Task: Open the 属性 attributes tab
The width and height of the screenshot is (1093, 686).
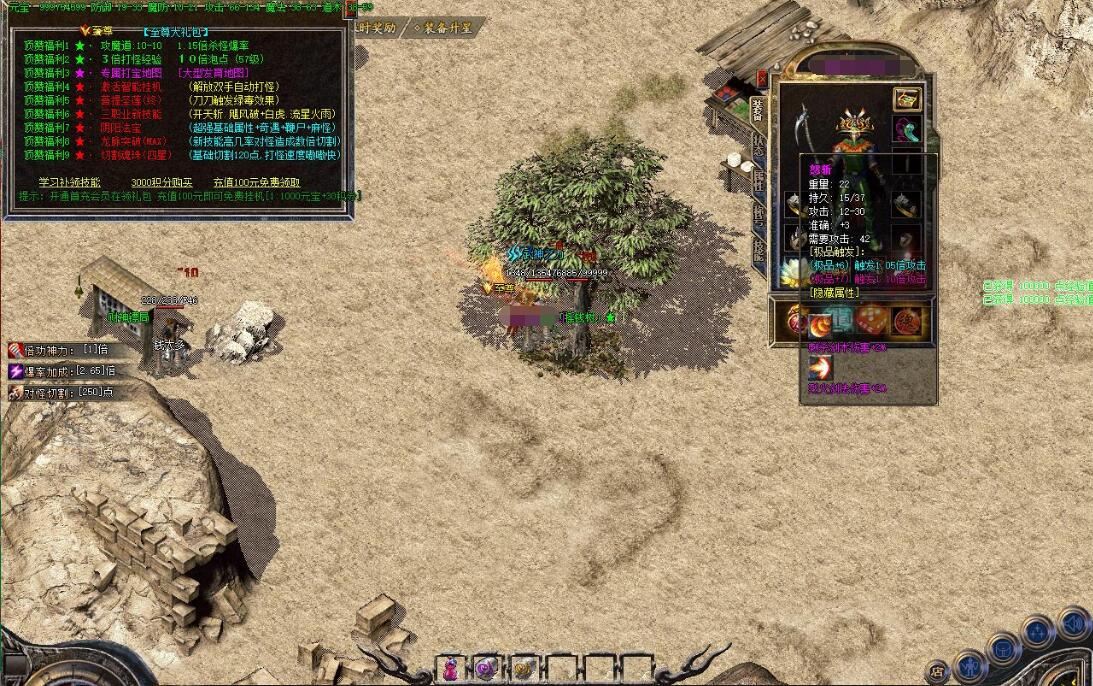Action: point(759,181)
